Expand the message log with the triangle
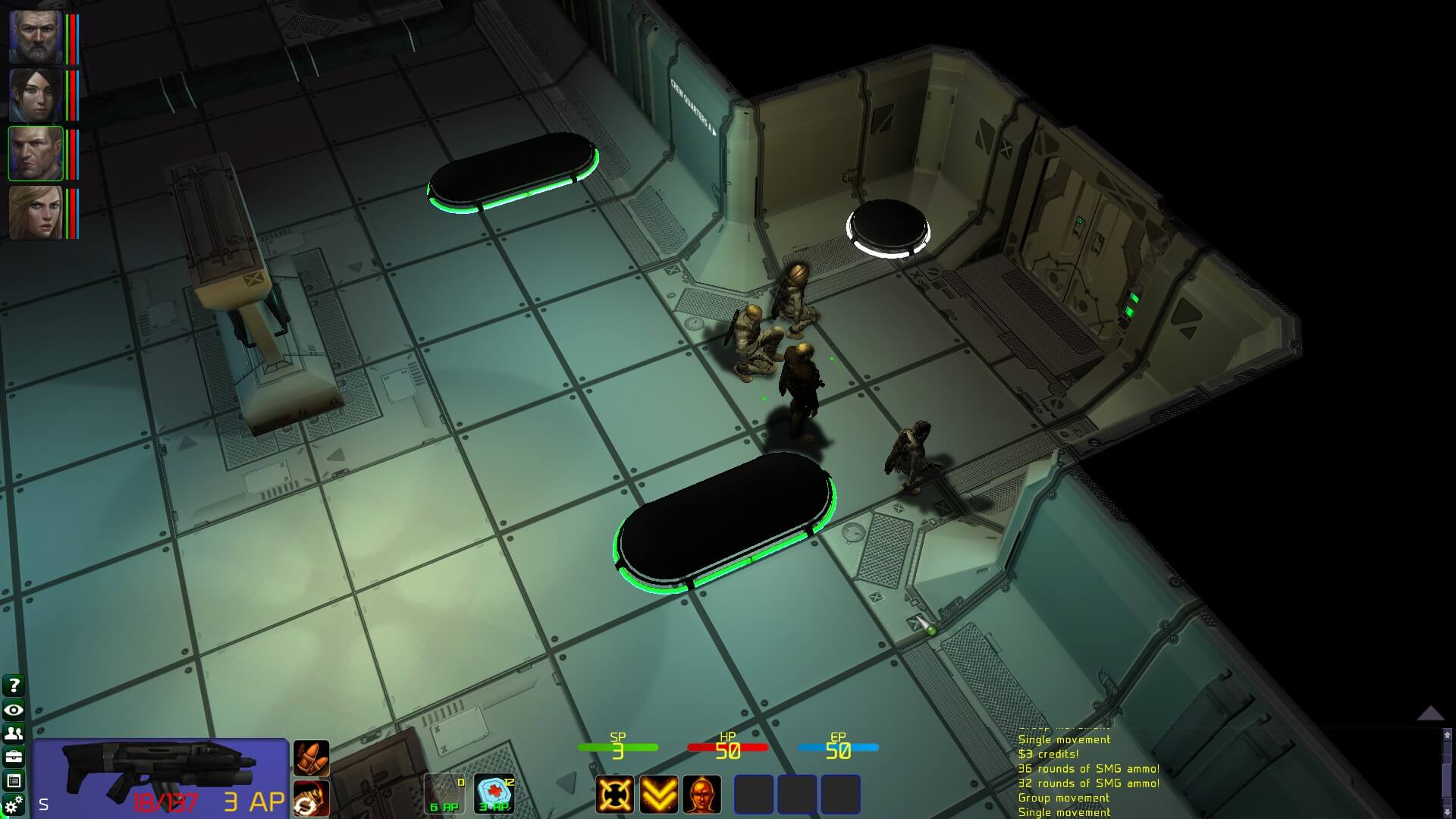 [1430, 713]
